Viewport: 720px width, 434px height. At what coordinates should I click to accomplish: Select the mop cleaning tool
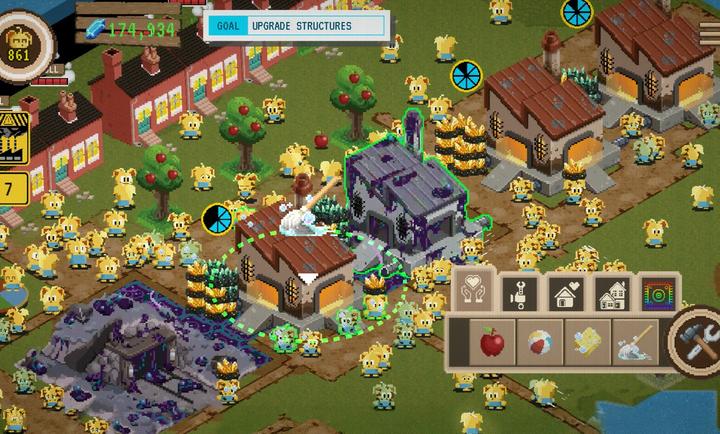635,343
